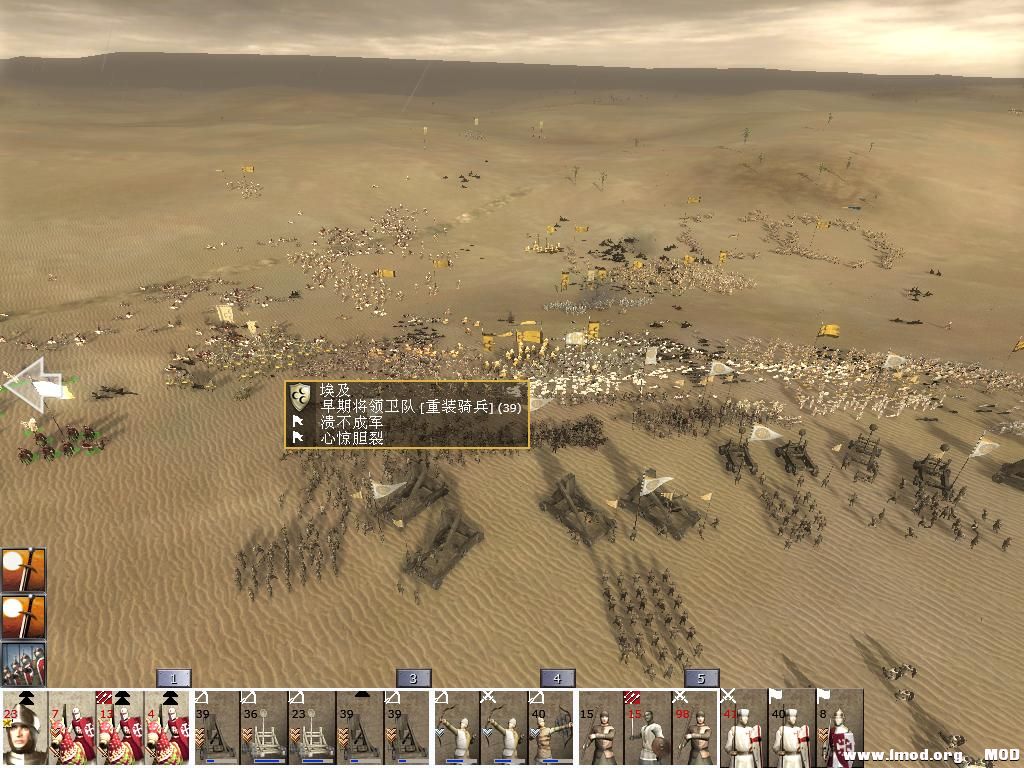Select group 1 tab
Screen dimensions: 1024x768
pos(173,678)
